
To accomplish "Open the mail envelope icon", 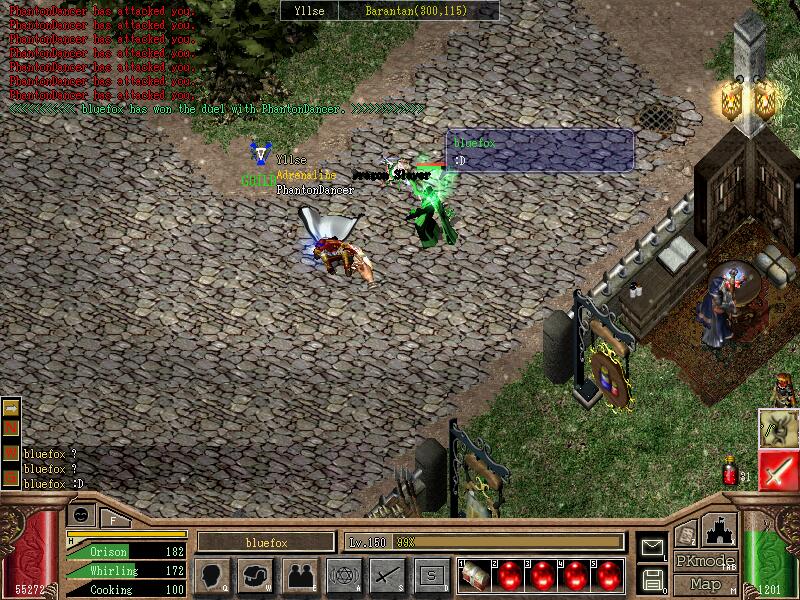I will 653,547.
